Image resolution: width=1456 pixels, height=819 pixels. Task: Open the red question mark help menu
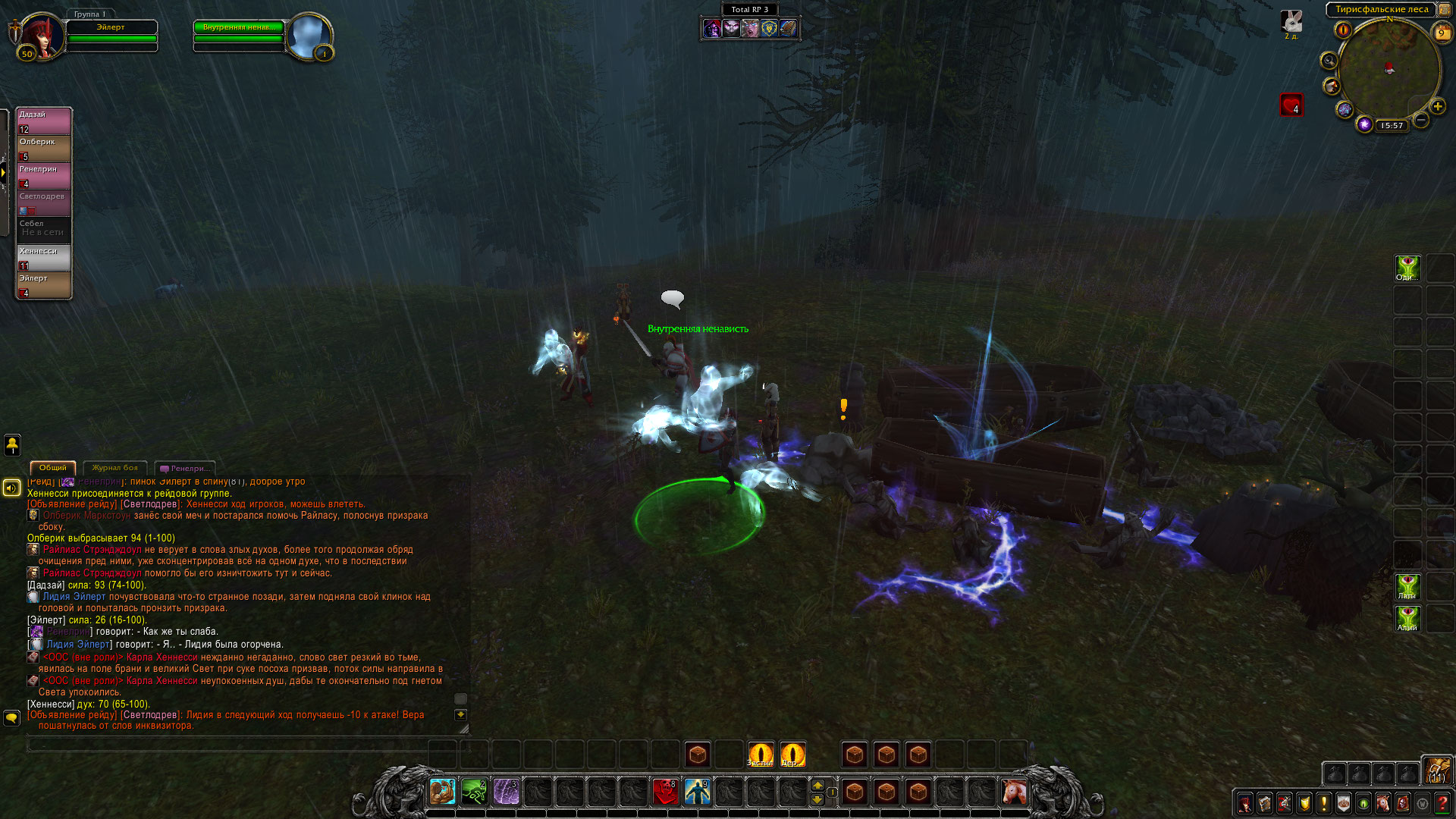pos(1442,803)
